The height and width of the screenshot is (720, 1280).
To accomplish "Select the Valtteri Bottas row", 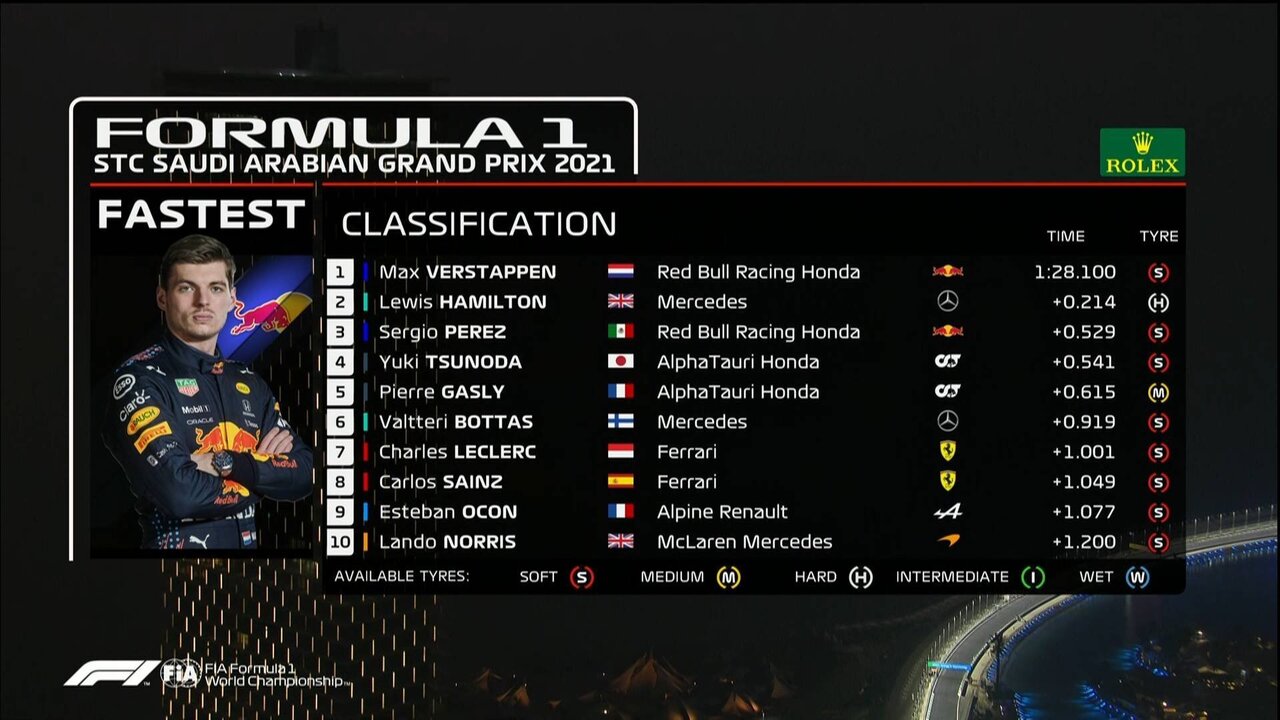I will pyautogui.click(x=455, y=422).
